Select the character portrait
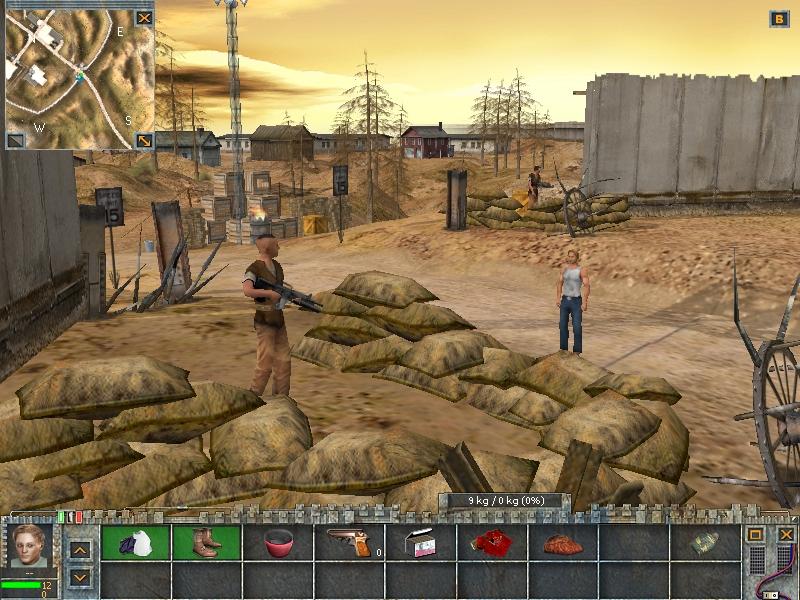Viewport: 800px width, 600px height. tap(30, 547)
